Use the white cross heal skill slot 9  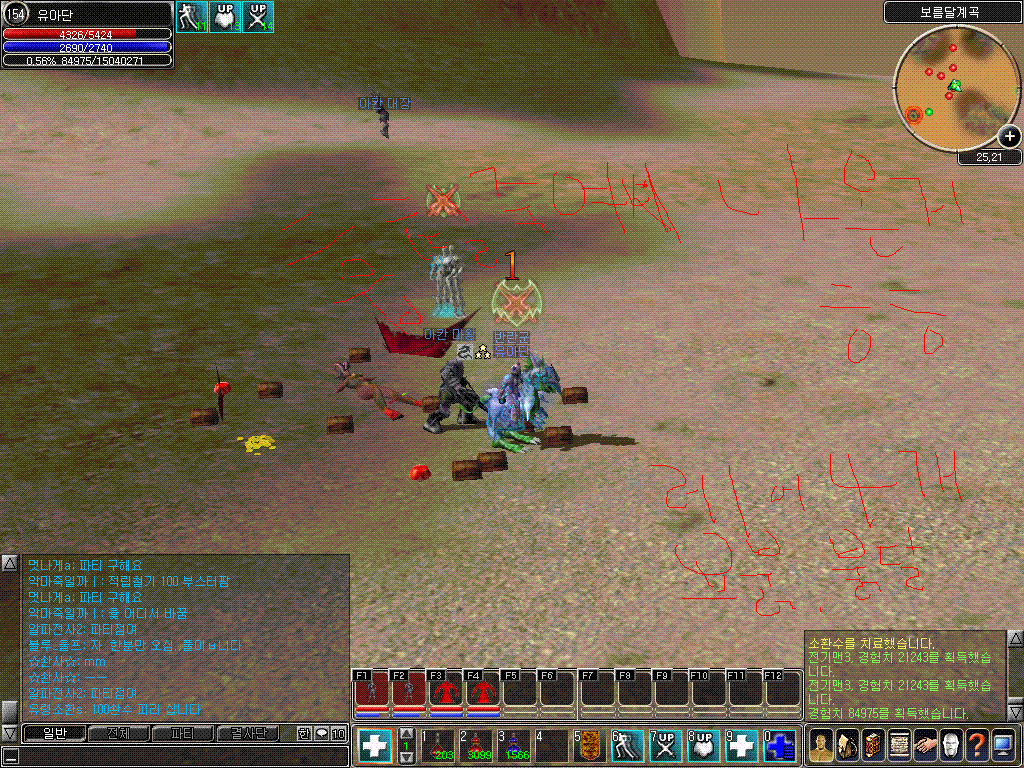[742, 746]
